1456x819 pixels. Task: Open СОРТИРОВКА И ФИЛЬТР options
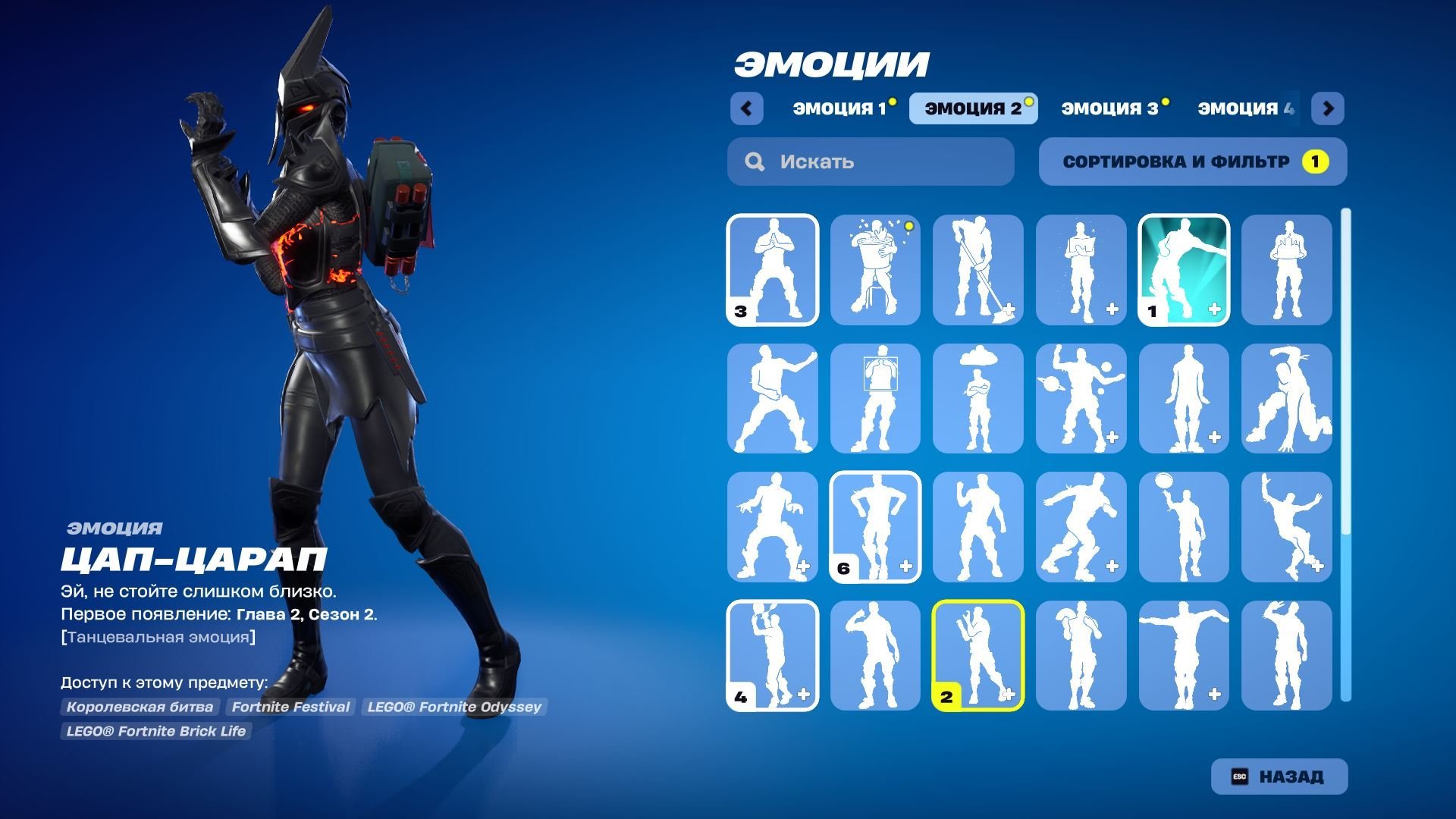click(1192, 161)
